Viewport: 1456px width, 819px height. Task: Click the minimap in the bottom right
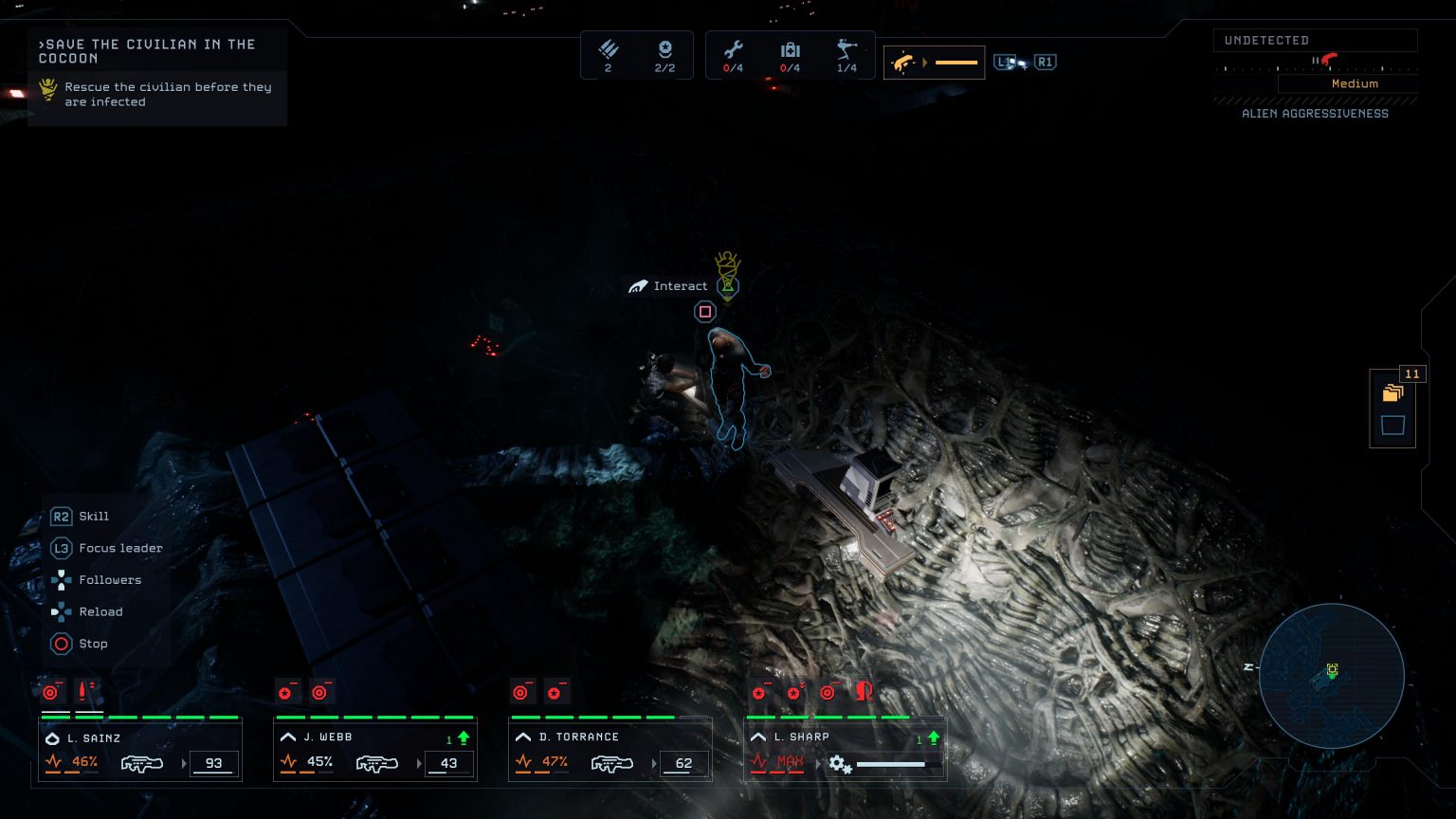click(x=1331, y=676)
